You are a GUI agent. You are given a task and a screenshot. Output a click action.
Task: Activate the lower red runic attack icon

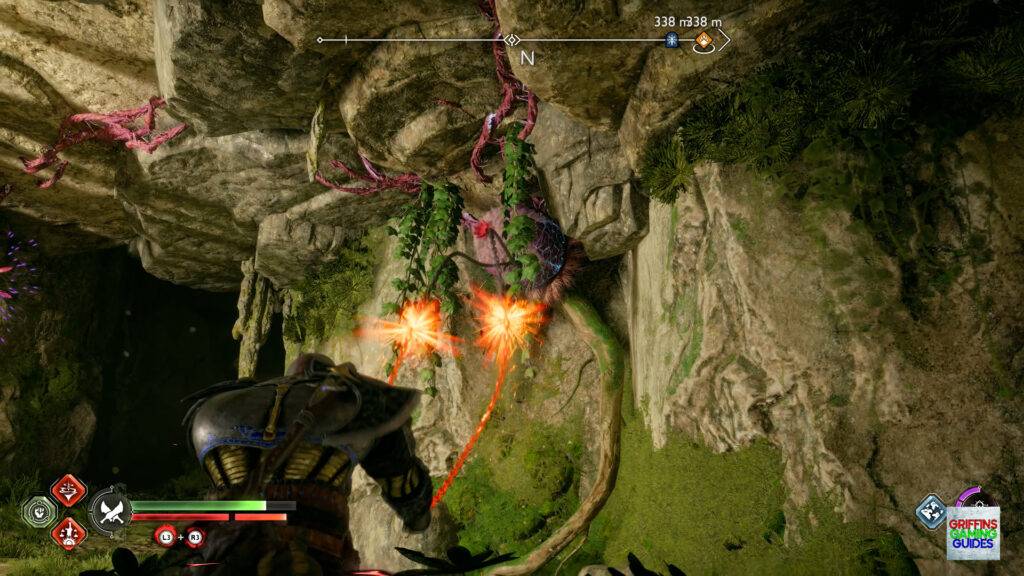(68, 533)
